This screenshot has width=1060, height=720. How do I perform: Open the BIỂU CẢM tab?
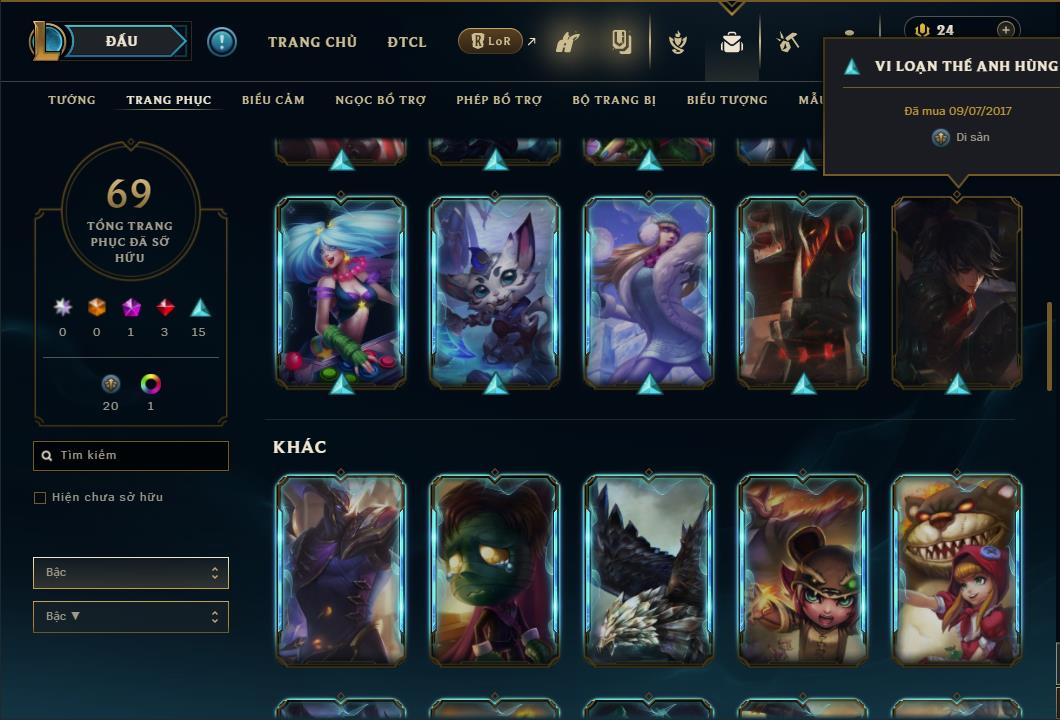273,100
